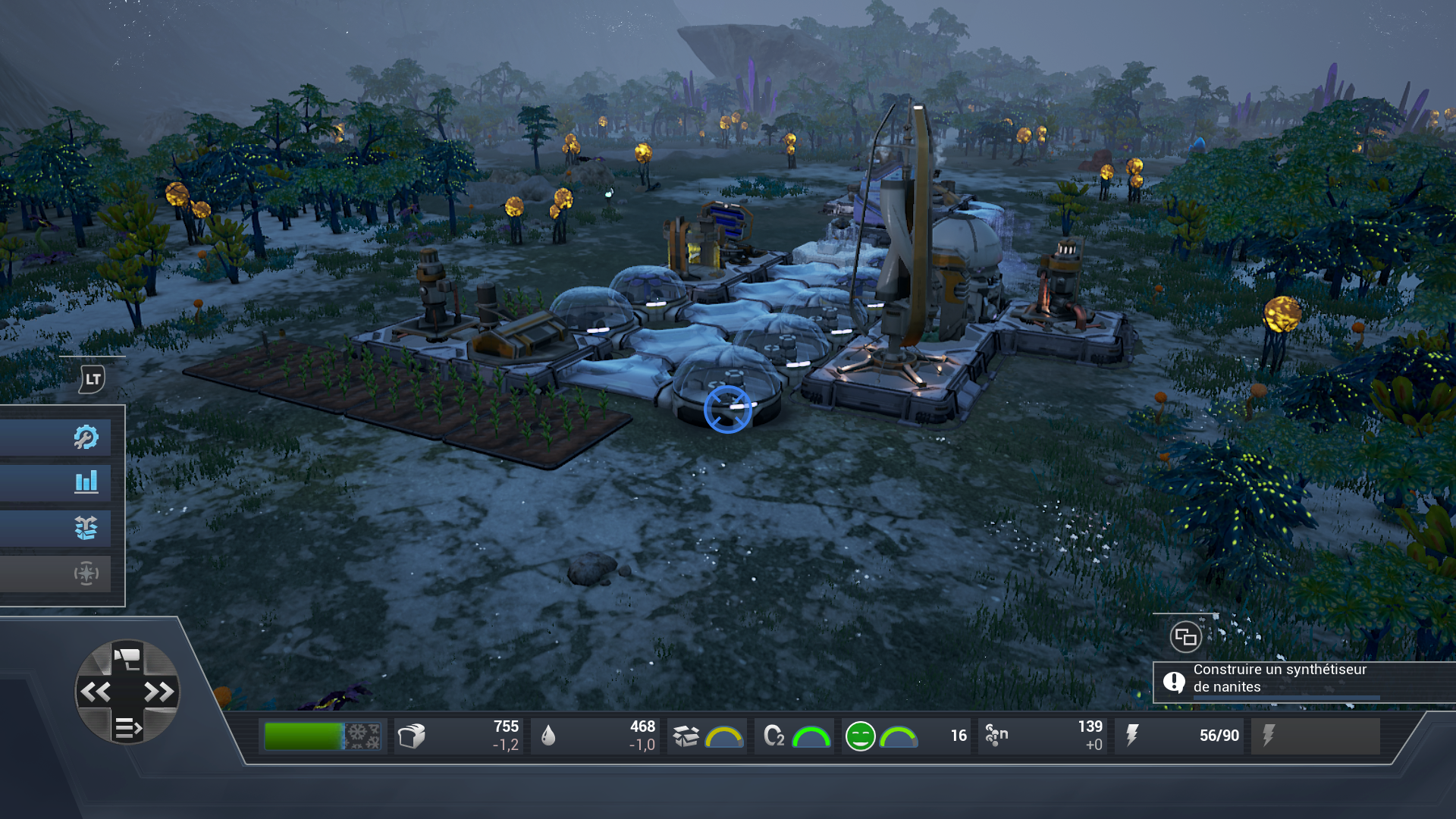Open the bar chart statistics panel

point(86,482)
